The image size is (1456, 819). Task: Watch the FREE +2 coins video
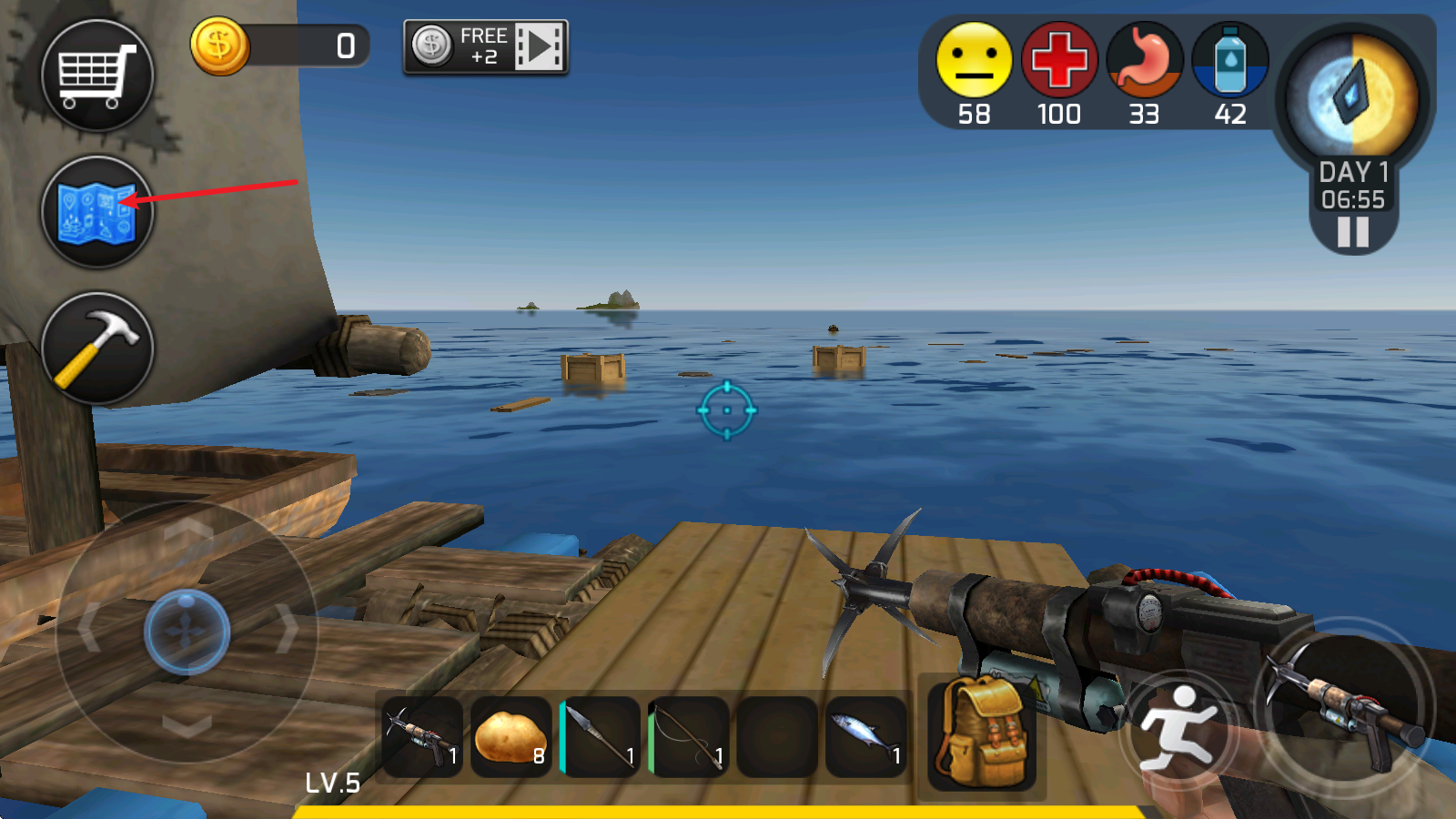(x=486, y=46)
